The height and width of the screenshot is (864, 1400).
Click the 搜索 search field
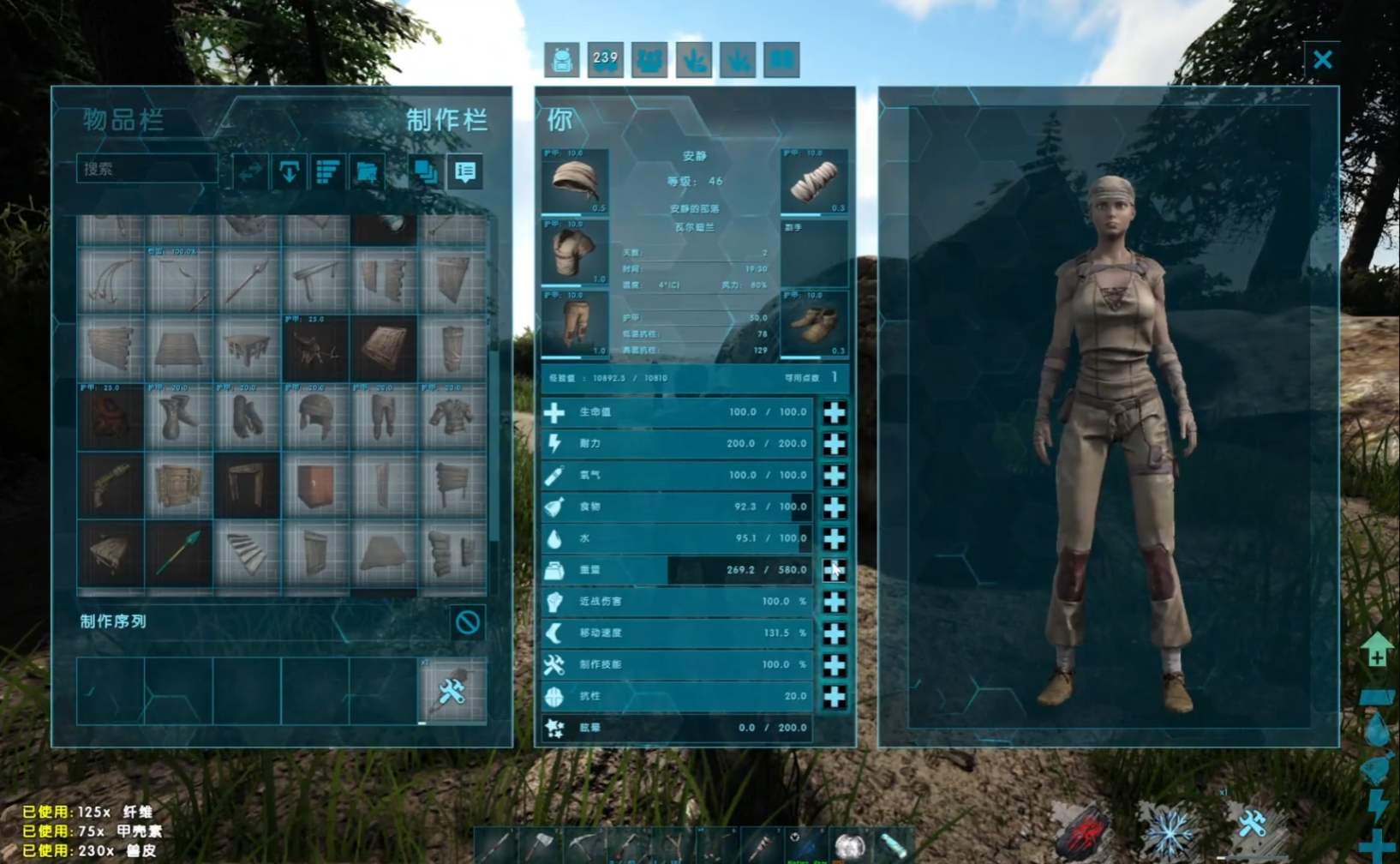point(147,169)
